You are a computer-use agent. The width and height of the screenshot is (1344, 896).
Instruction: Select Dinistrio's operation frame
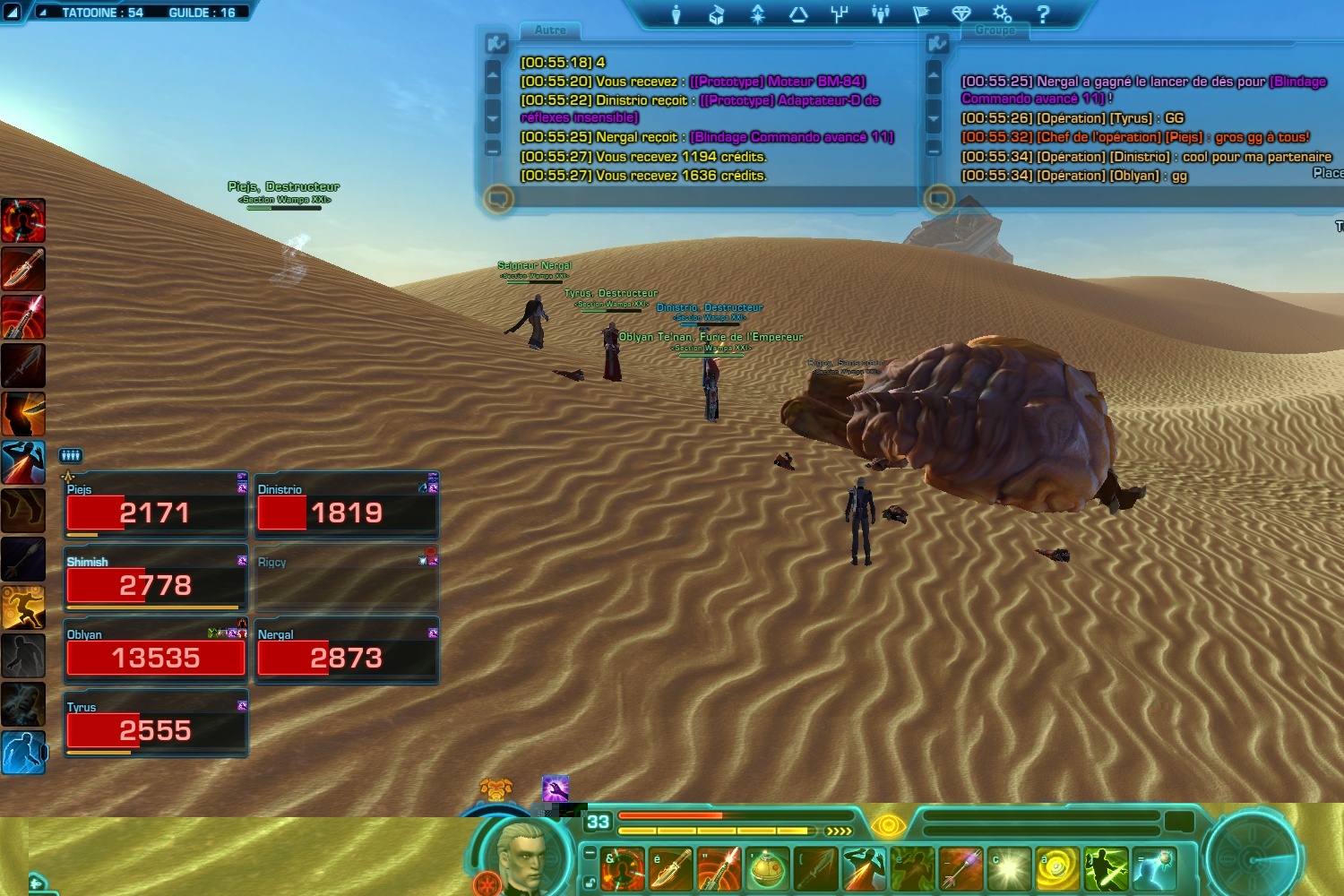346,506
